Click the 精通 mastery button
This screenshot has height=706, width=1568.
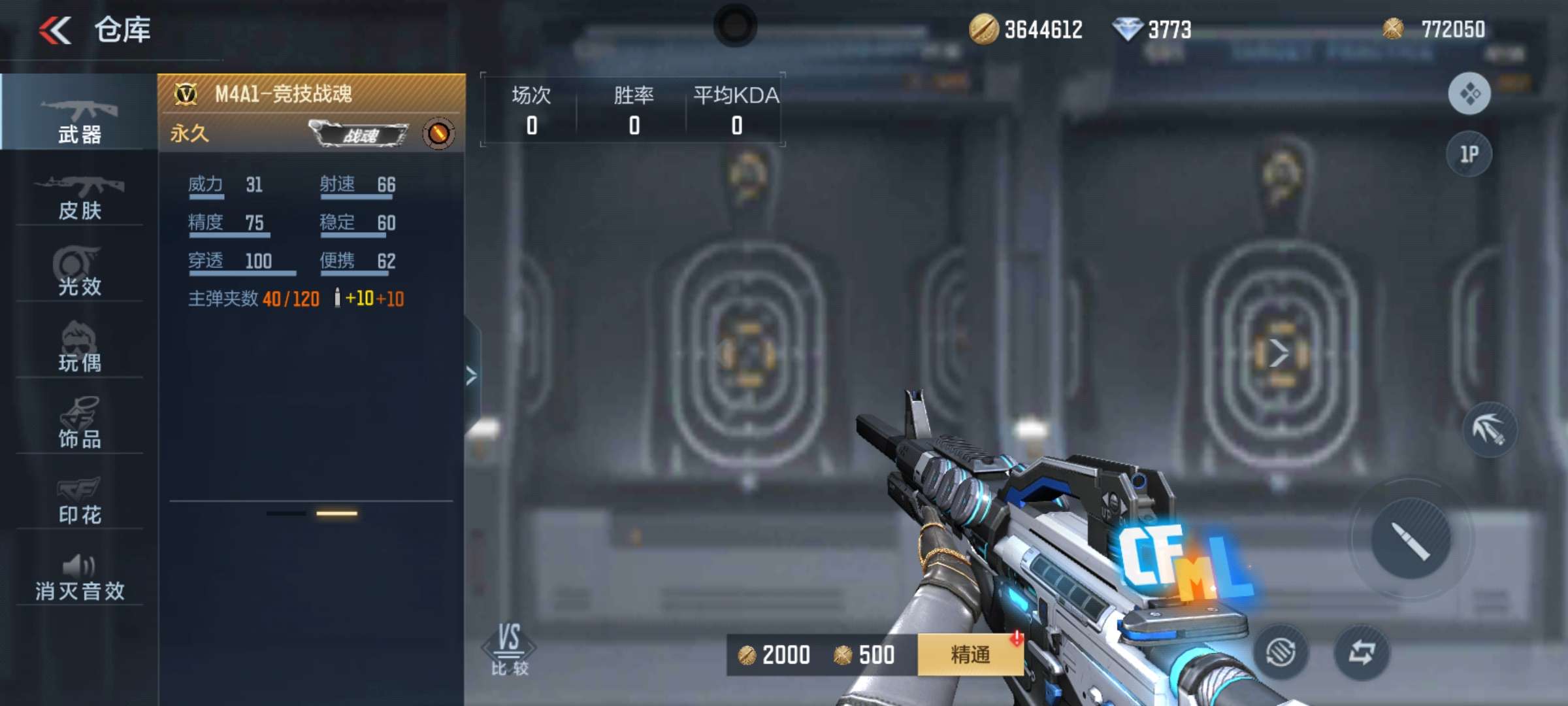click(x=970, y=654)
